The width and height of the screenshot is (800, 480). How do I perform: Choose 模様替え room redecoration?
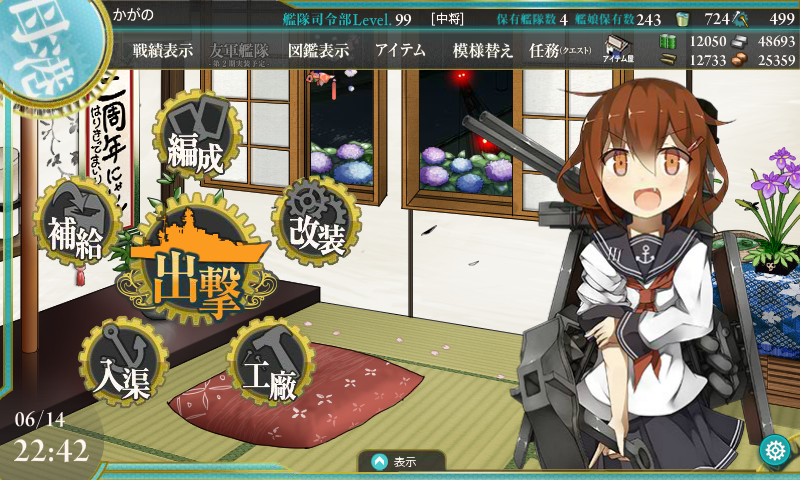(483, 51)
